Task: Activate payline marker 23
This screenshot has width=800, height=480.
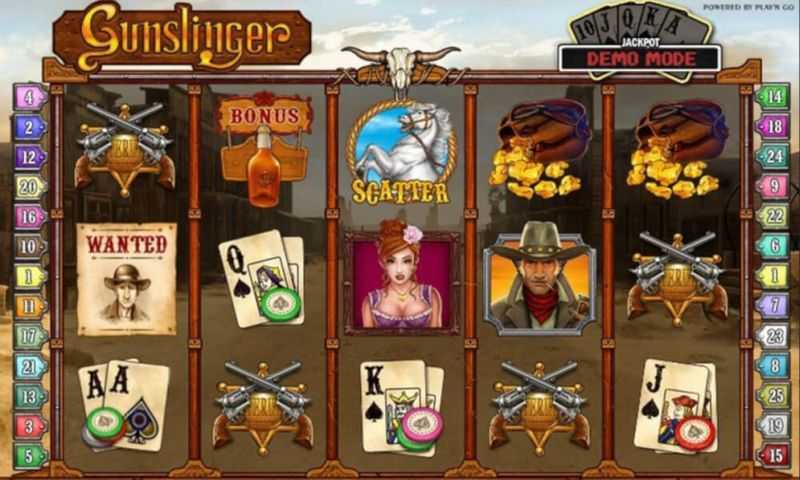Action: pos(773,336)
